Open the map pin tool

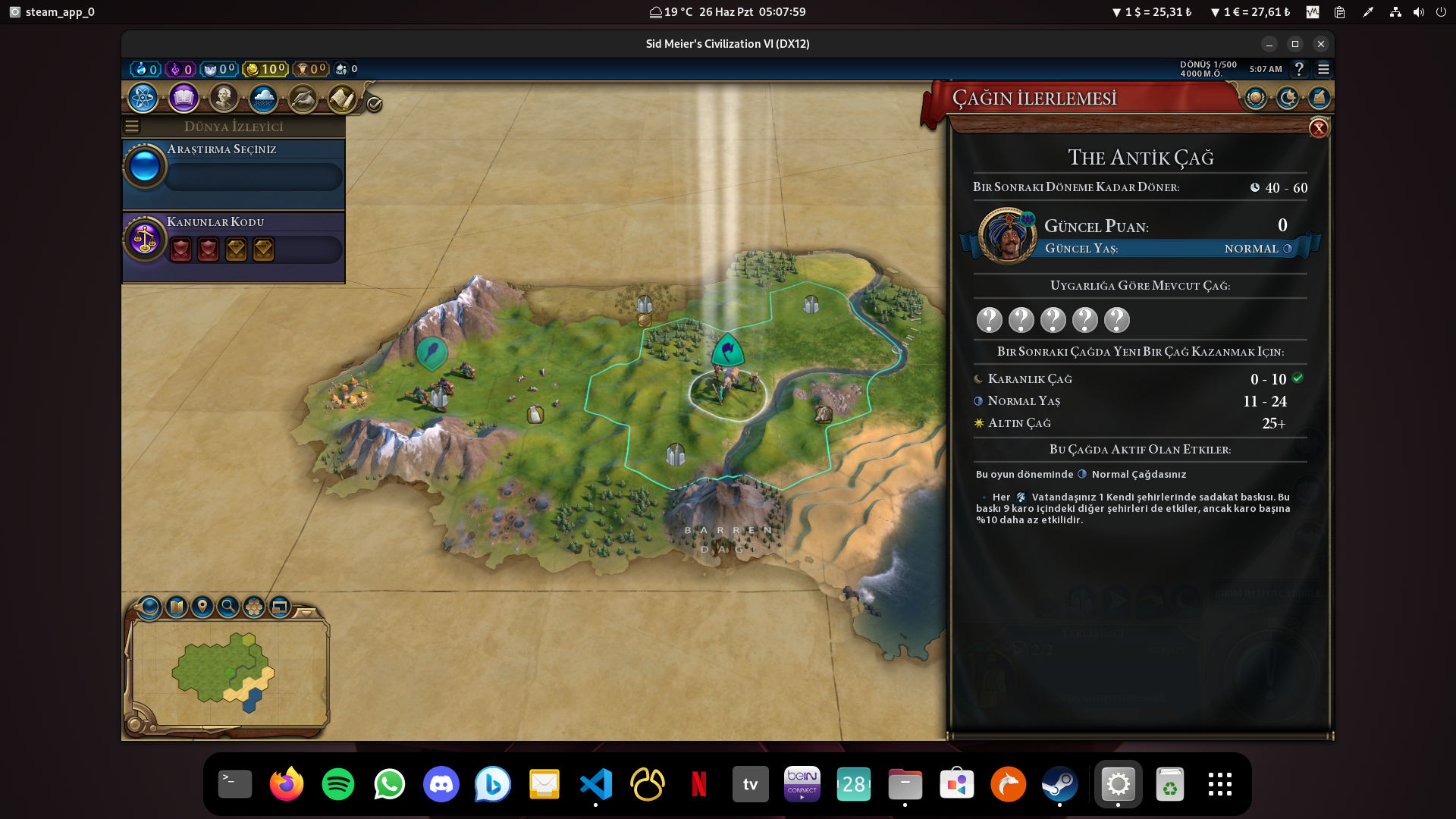click(x=202, y=607)
